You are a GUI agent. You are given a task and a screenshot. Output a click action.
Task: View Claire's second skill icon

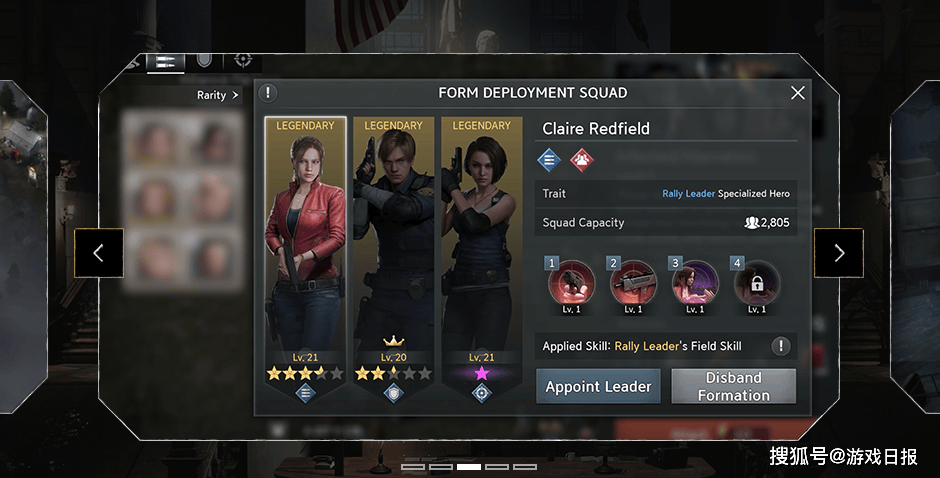click(634, 283)
